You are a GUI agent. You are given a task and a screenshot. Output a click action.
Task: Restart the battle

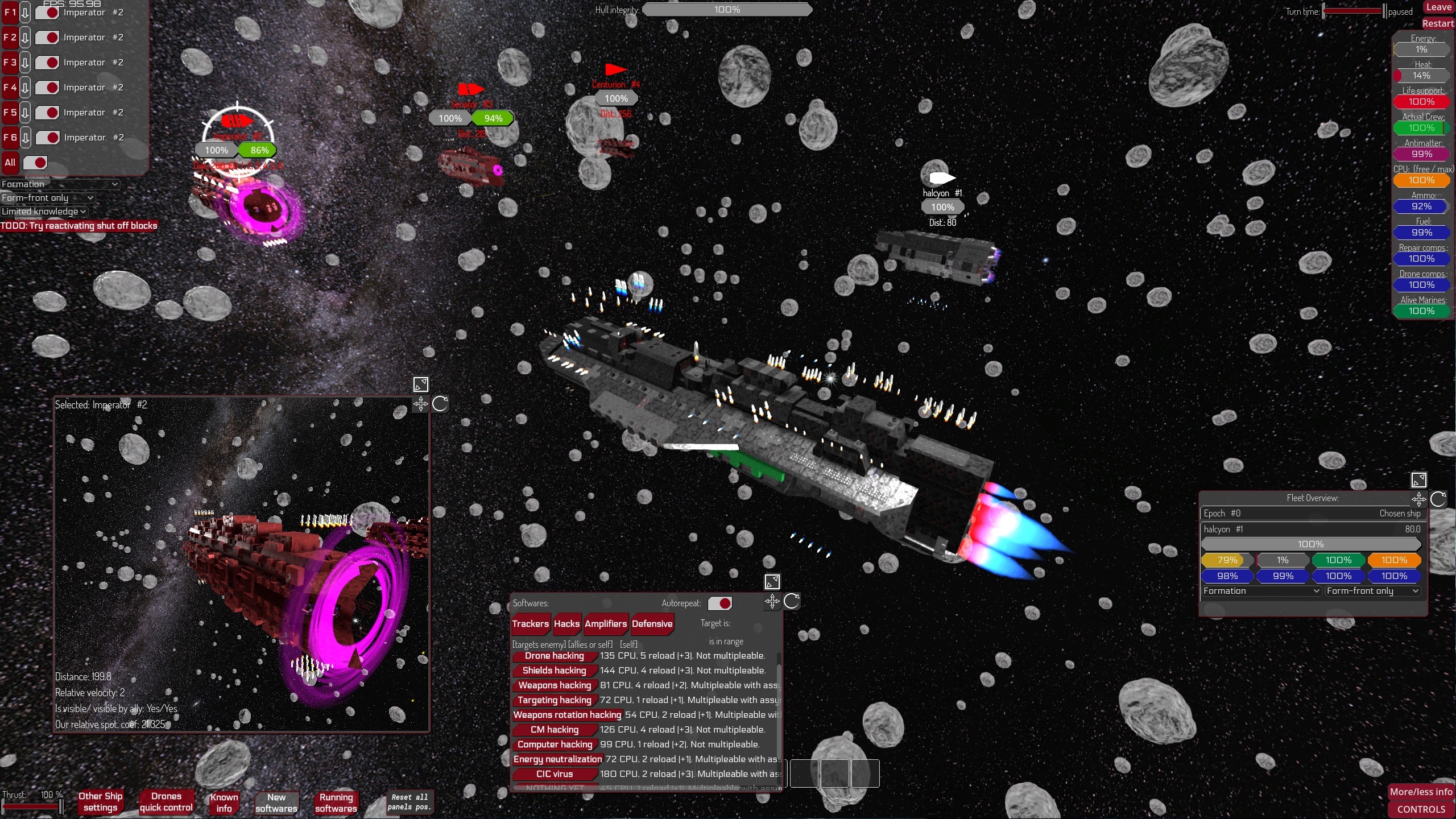click(x=1437, y=23)
